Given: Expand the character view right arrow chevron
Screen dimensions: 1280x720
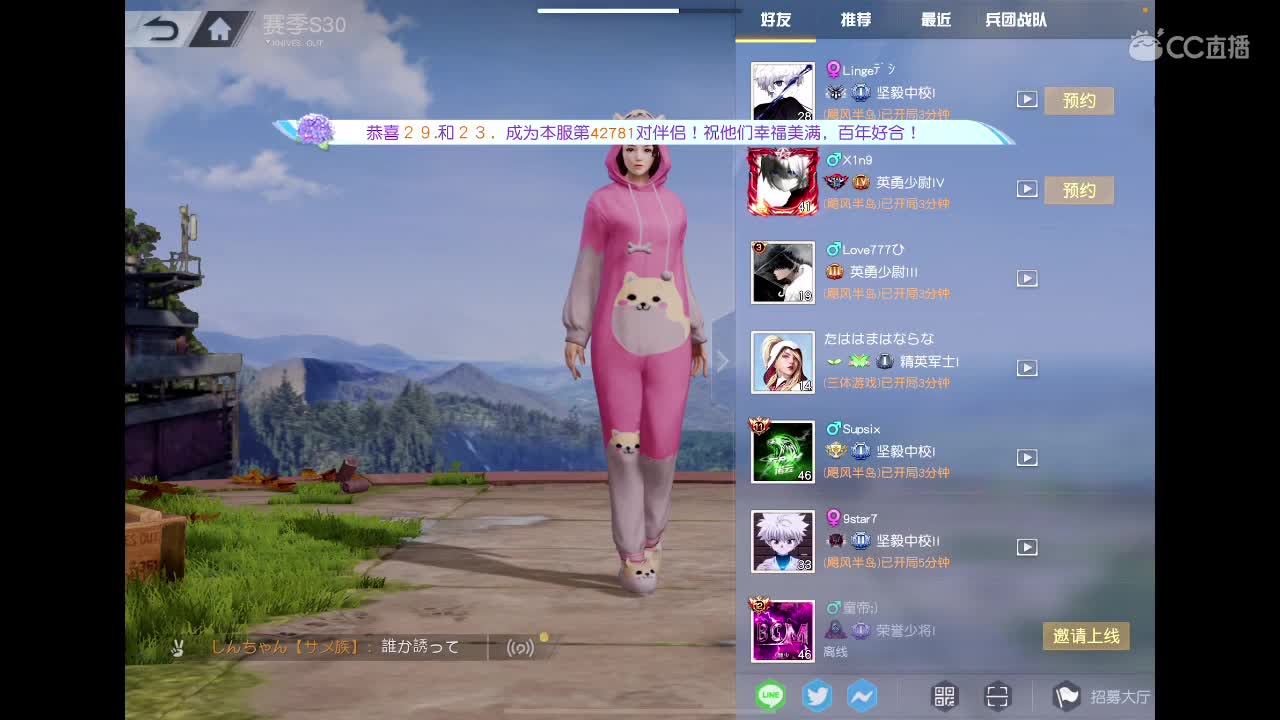Looking at the screenshot, I should [723, 360].
